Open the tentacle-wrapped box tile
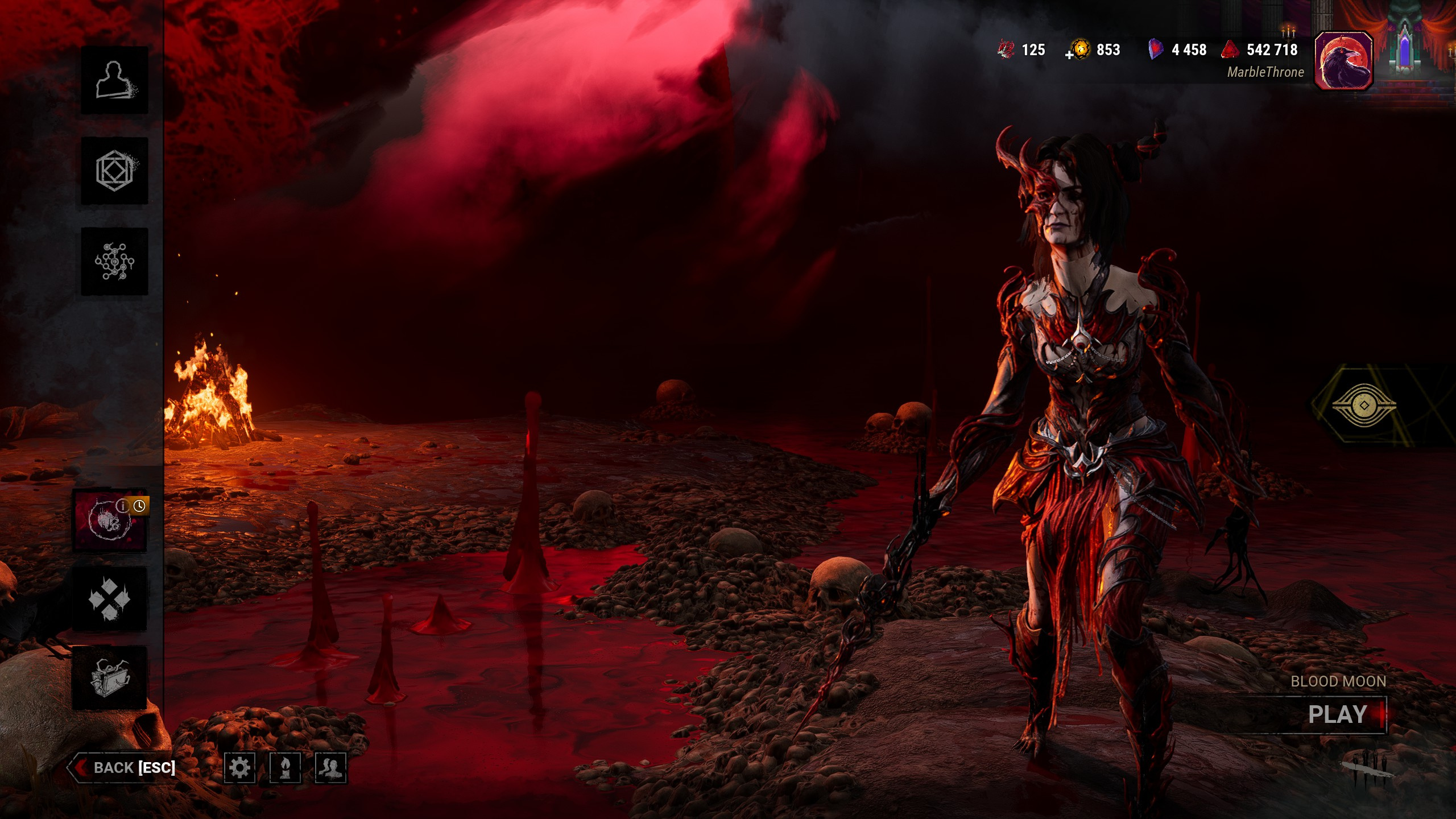The width and height of the screenshot is (1456, 819). pos(109,678)
